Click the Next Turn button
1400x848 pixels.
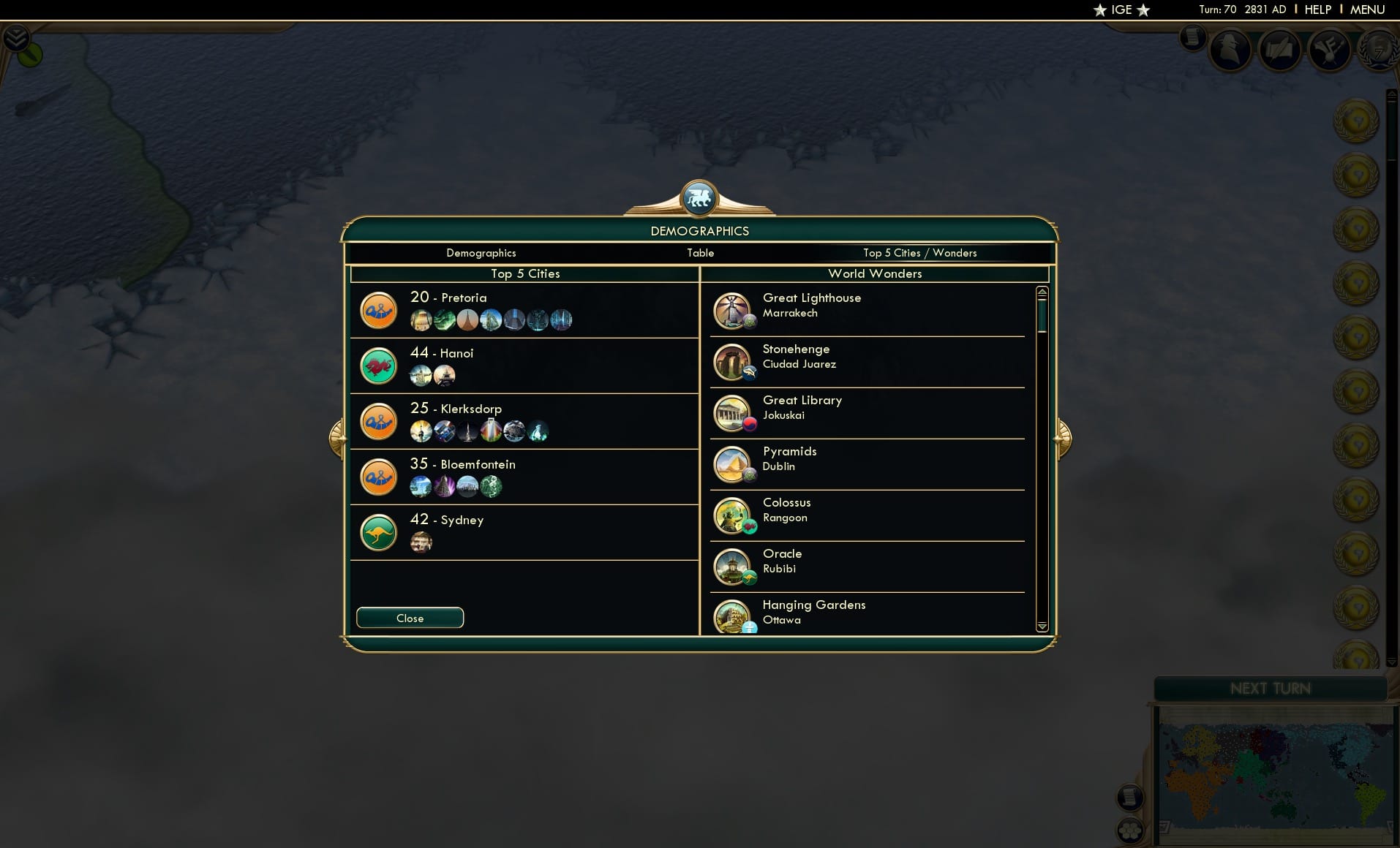pos(1269,688)
